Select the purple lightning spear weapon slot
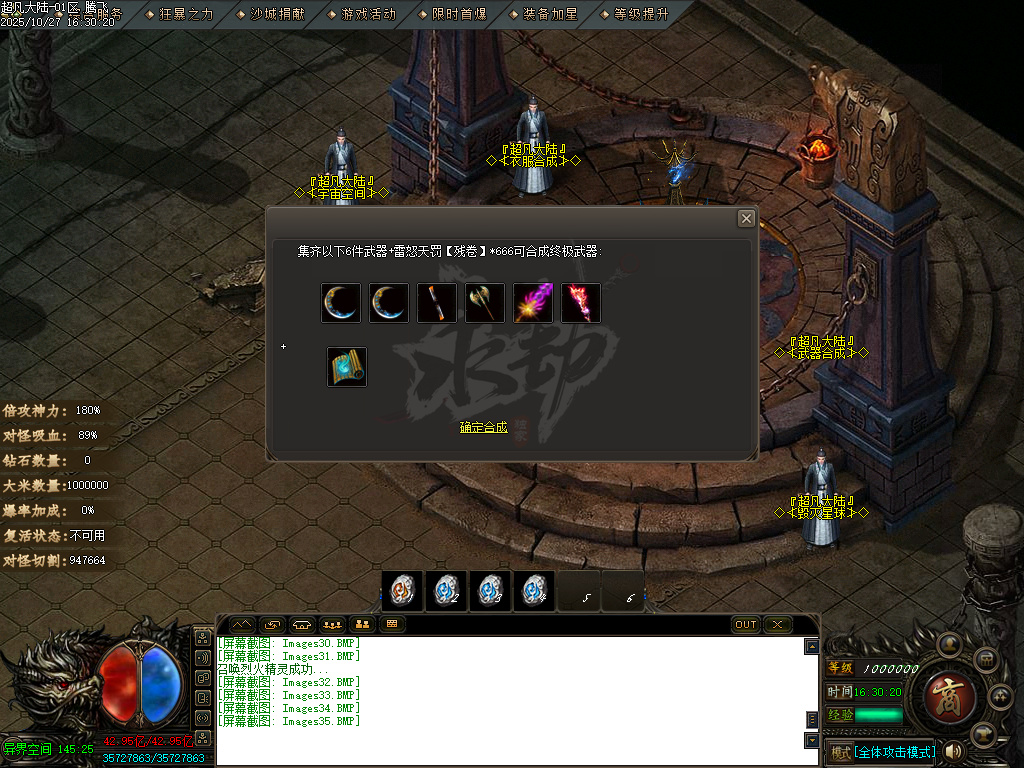Screen dimensions: 1024x768 pos(533,303)
